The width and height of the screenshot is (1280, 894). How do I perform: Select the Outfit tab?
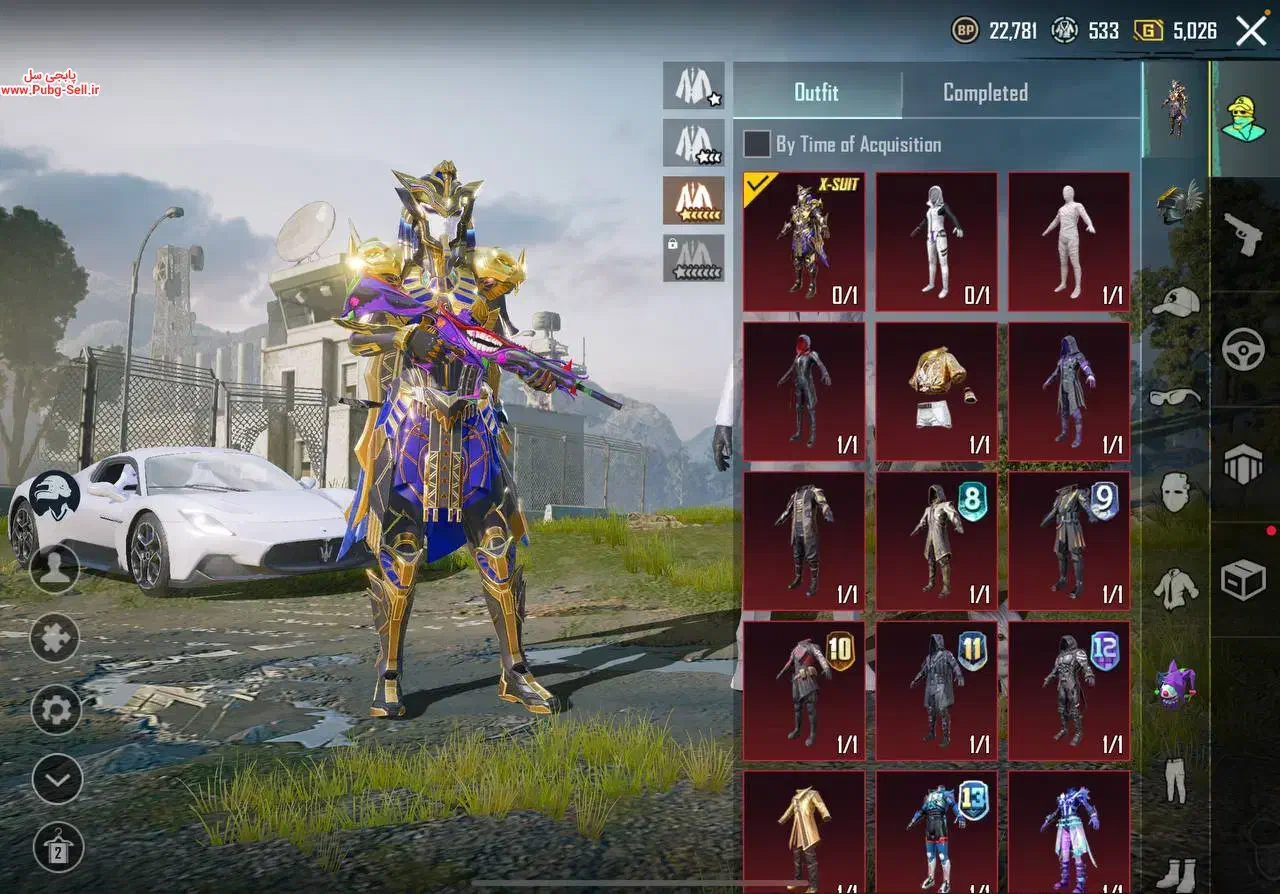(x=816, y=93)
